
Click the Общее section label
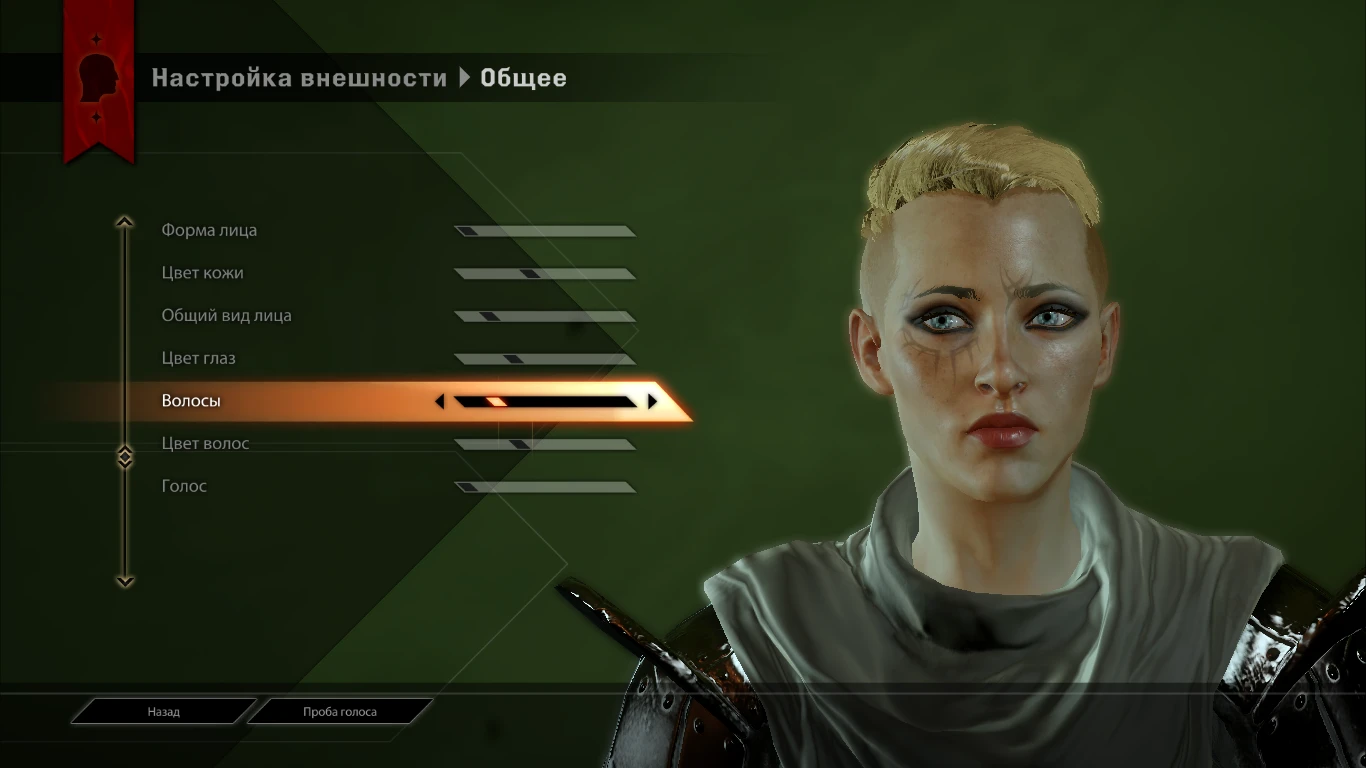pos(524,77)
